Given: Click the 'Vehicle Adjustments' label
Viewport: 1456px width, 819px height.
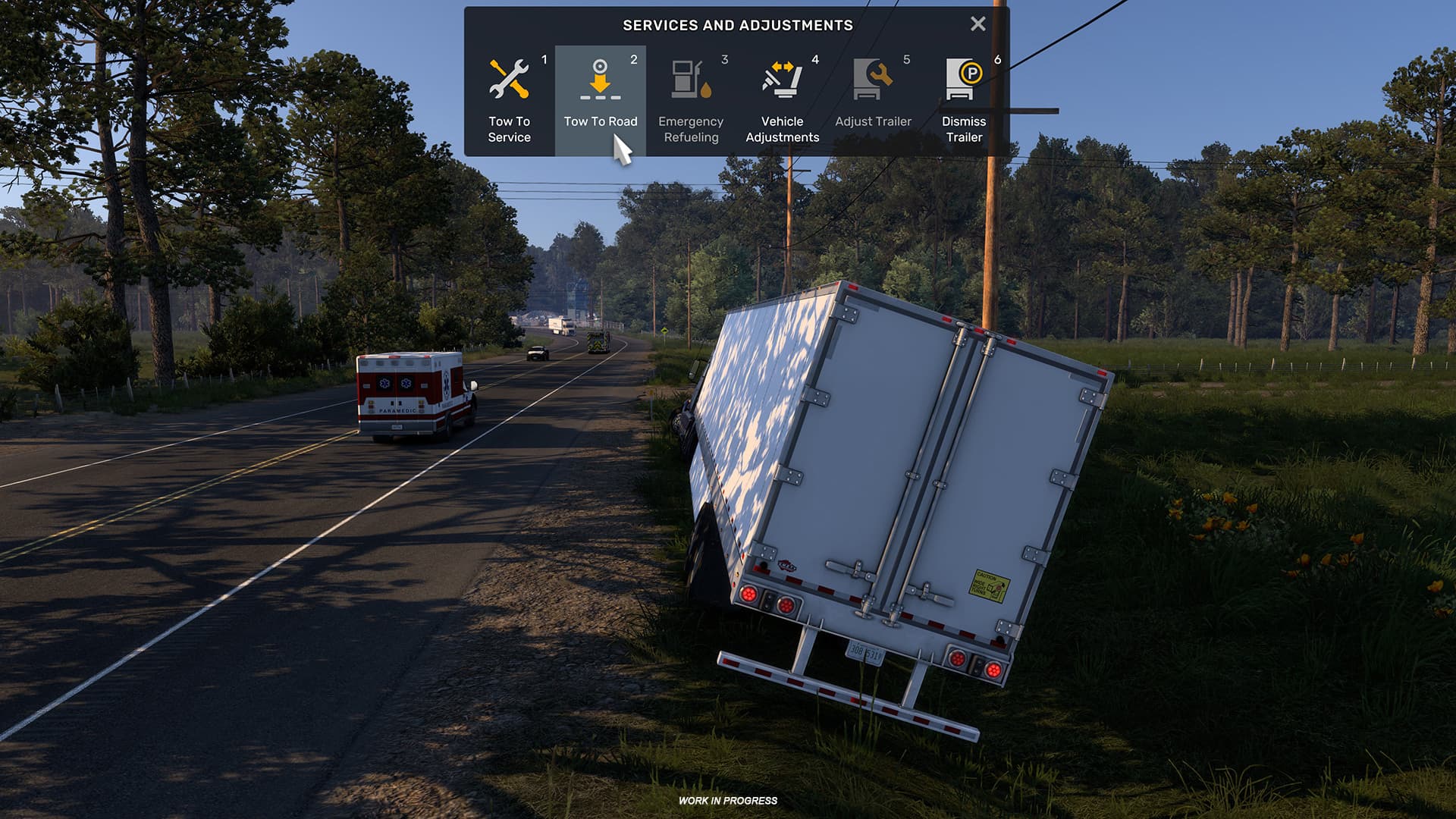Looking at the screenshot, I should pyautogui.click(x=782, y=130).
